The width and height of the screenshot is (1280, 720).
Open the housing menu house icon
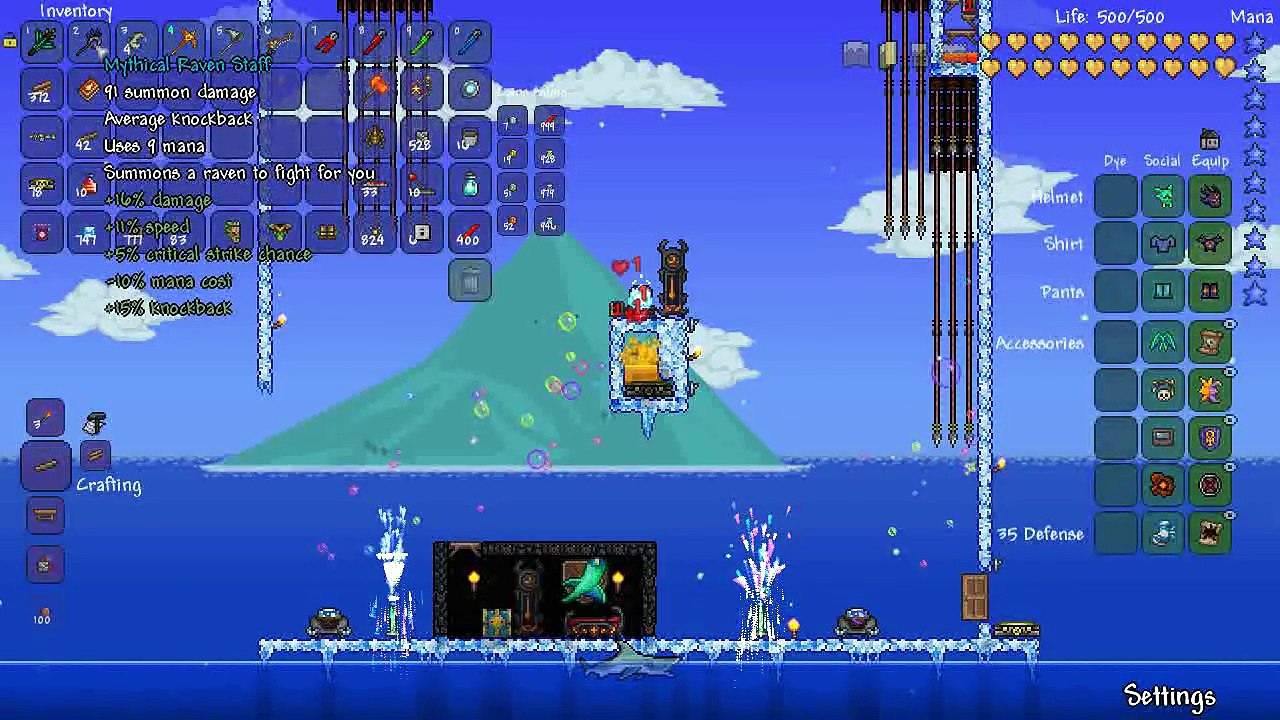pos(1210,139)
